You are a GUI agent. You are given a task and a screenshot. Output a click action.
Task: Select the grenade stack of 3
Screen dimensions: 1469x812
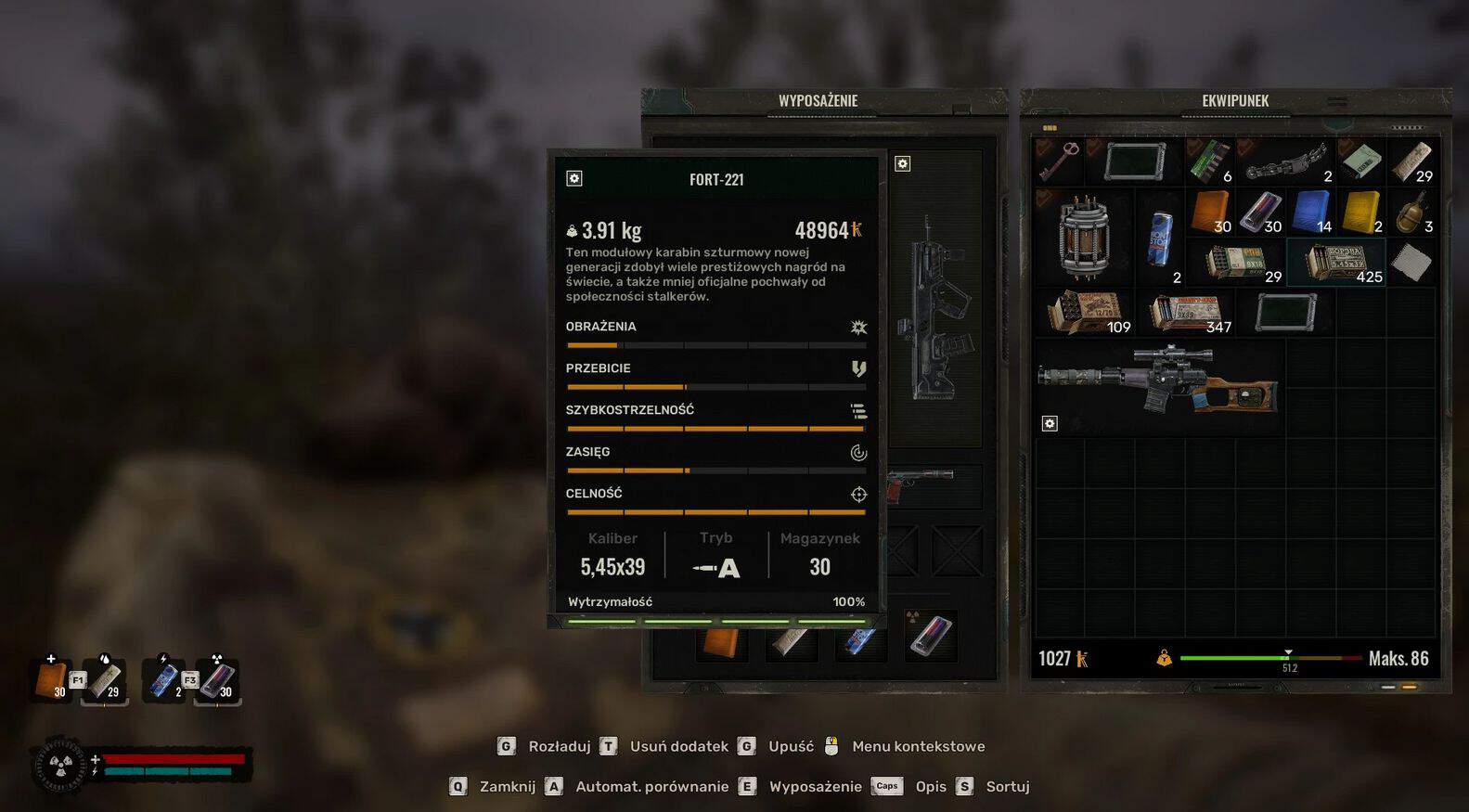point(1411,213)
